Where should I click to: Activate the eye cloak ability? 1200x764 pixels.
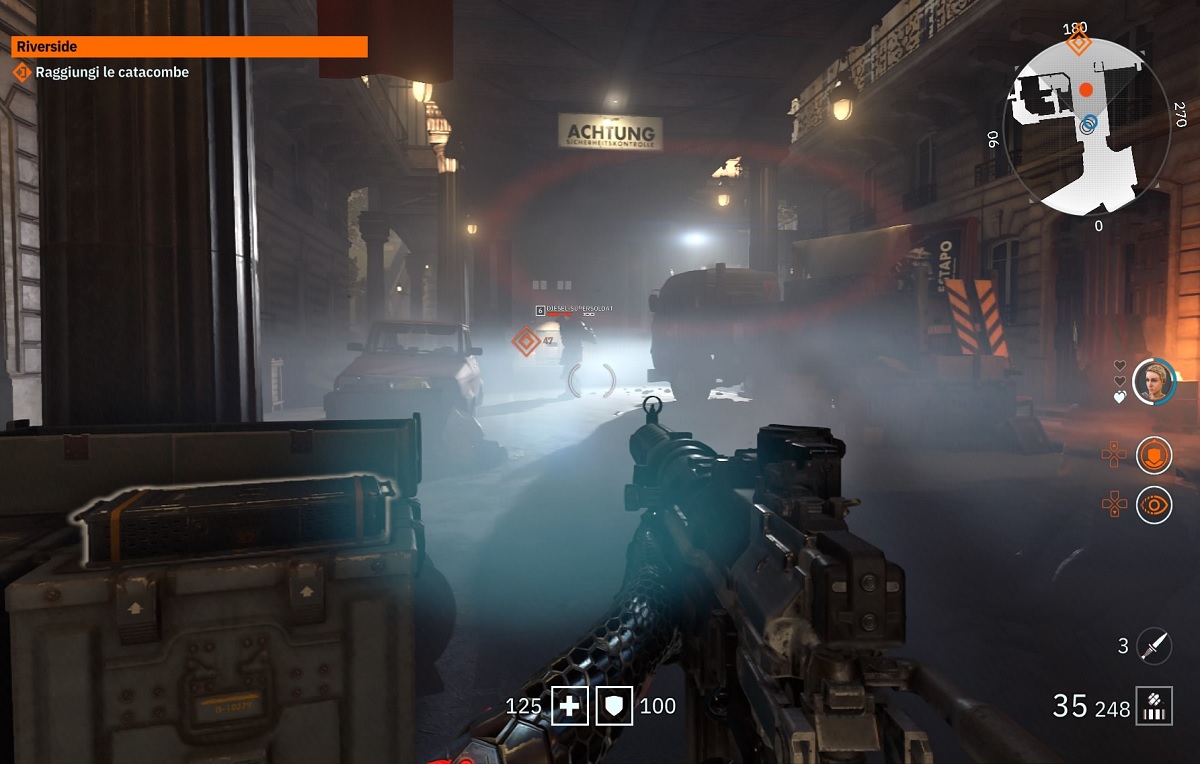tap(1154, 504)
